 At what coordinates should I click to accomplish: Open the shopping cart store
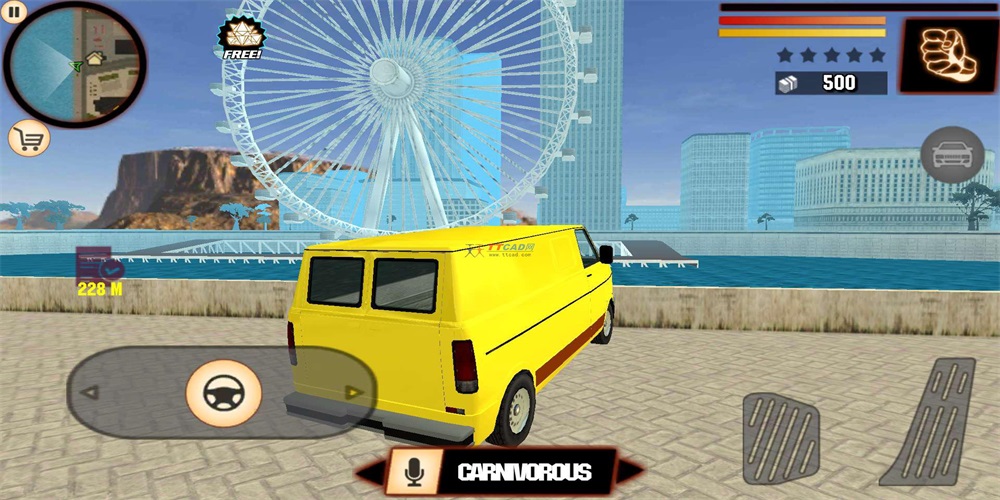coord(28,138)
